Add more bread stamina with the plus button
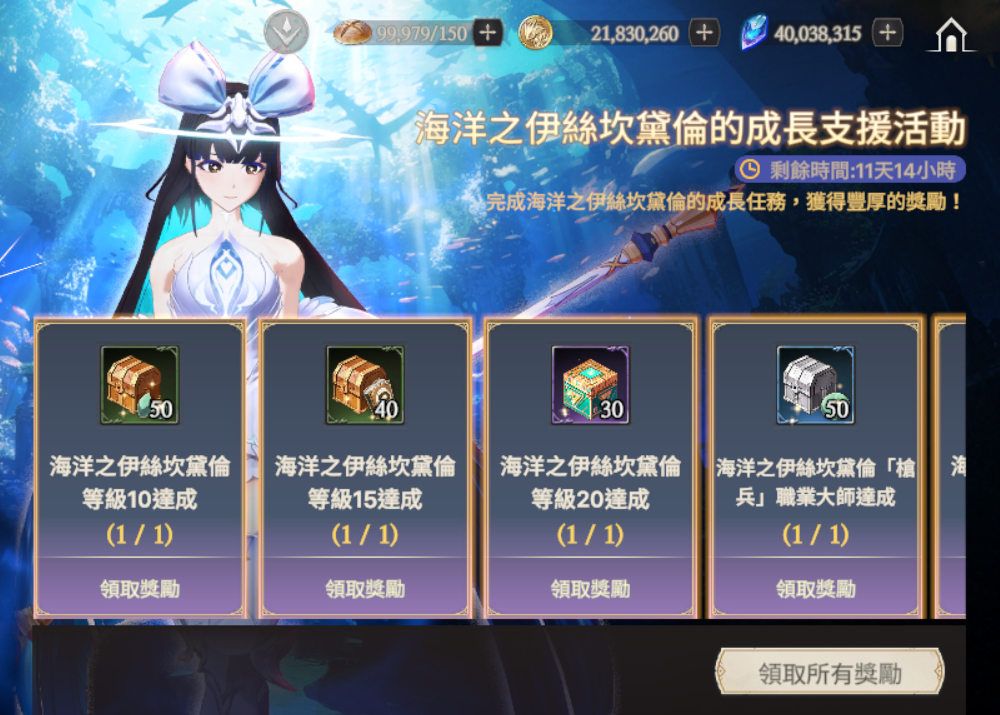 tap(487, 33)
